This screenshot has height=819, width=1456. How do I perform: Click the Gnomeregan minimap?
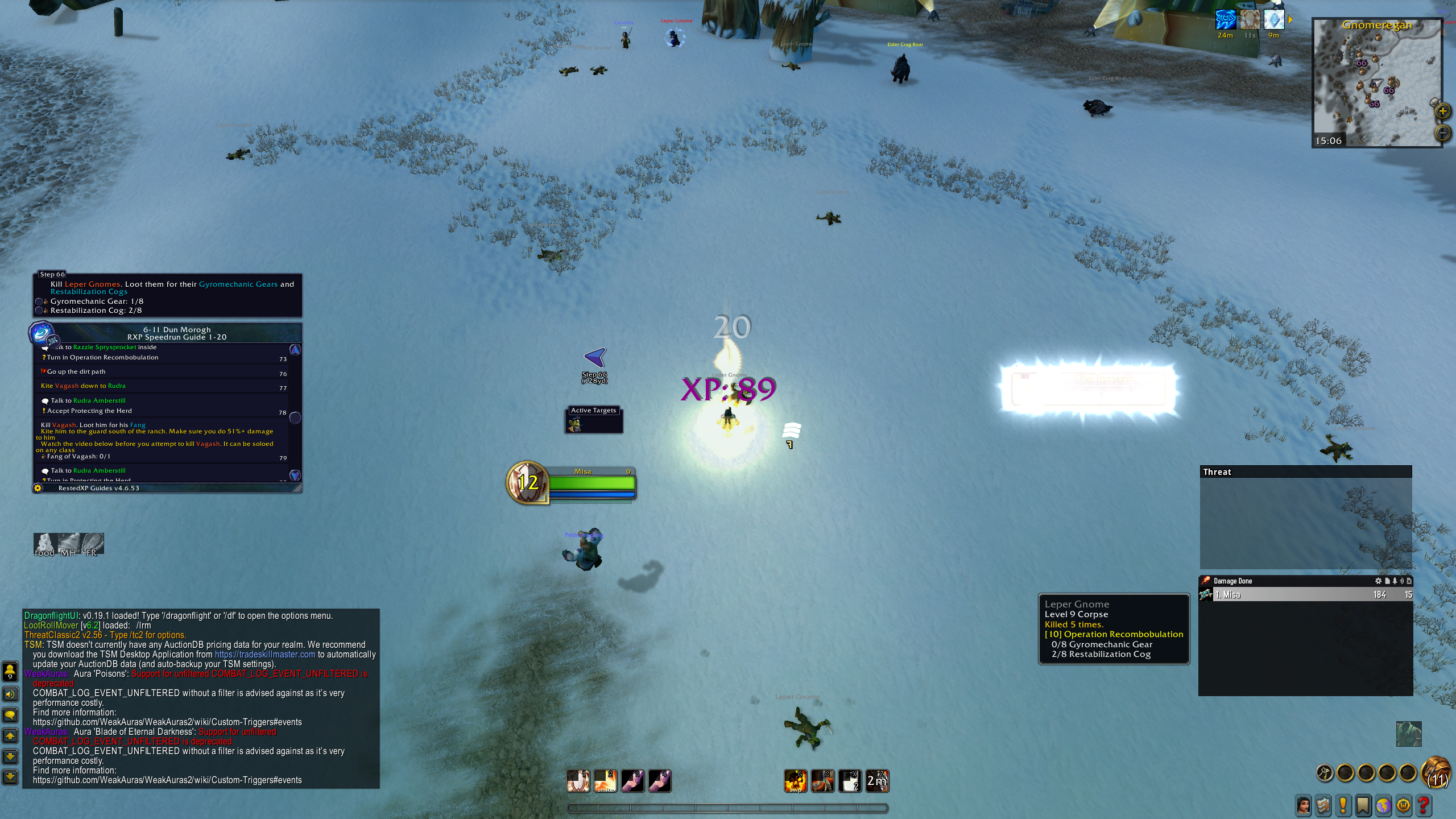pyautogui.click(x=1376, y=85)
